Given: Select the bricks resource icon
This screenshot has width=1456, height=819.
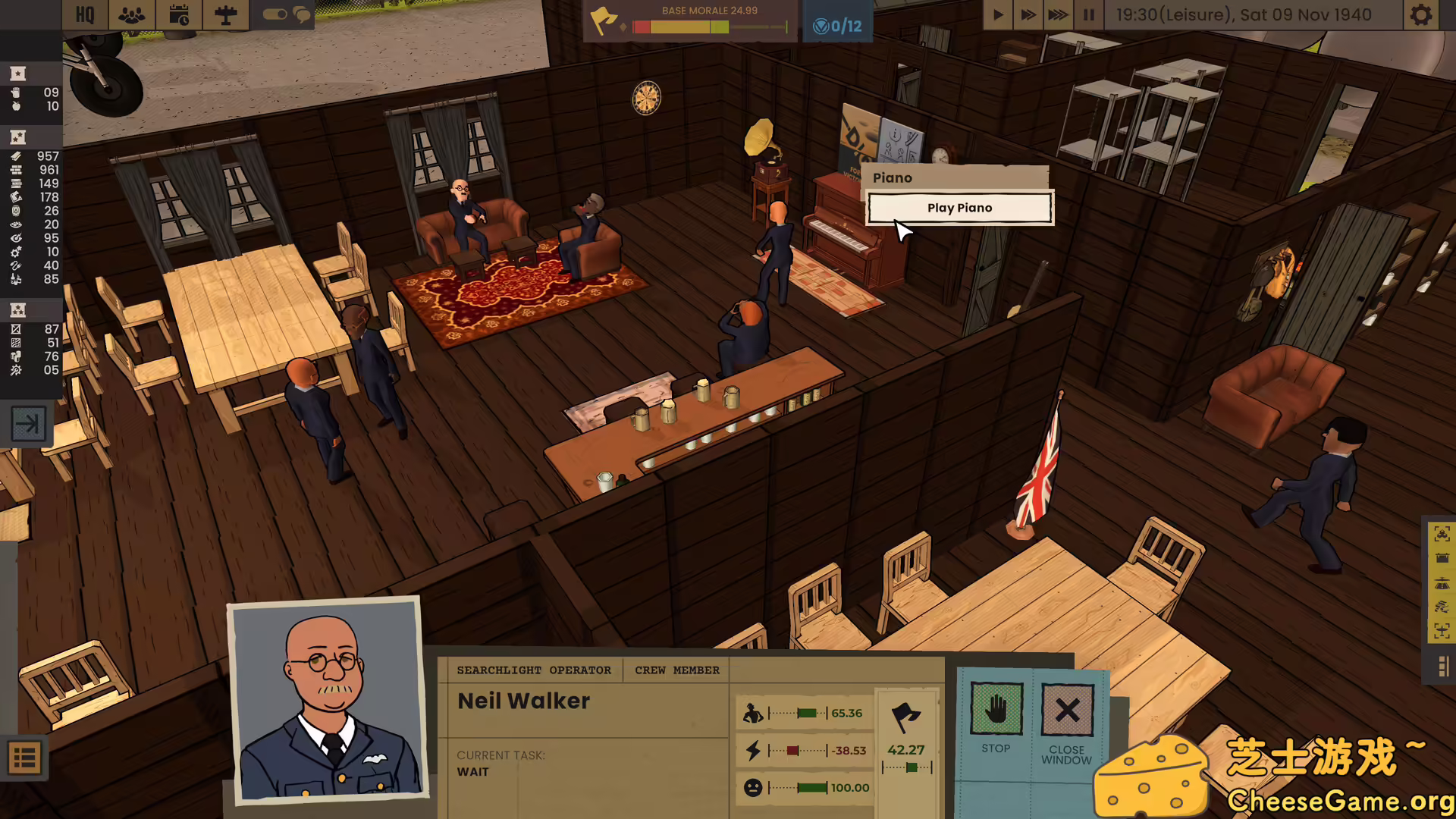Looking at the screenshot, I should click(17, 169).
